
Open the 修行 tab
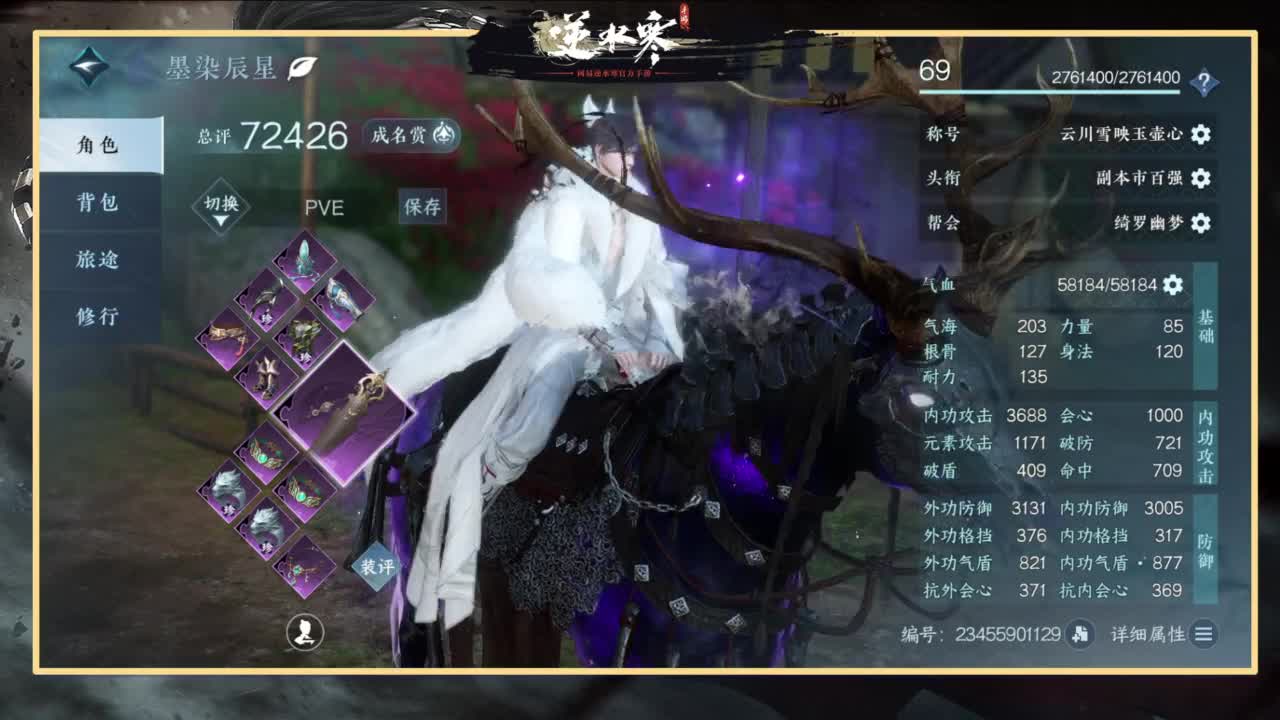pyautogui.click(x=99, y=316)
